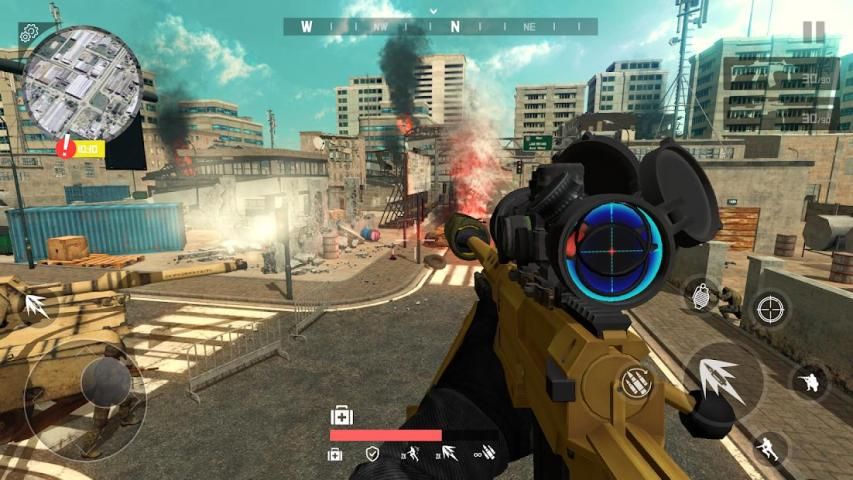The width and height of the screenshot is (853, 480).
Task: Use the large medkit above the health bar
Action: tap(341, 414)
